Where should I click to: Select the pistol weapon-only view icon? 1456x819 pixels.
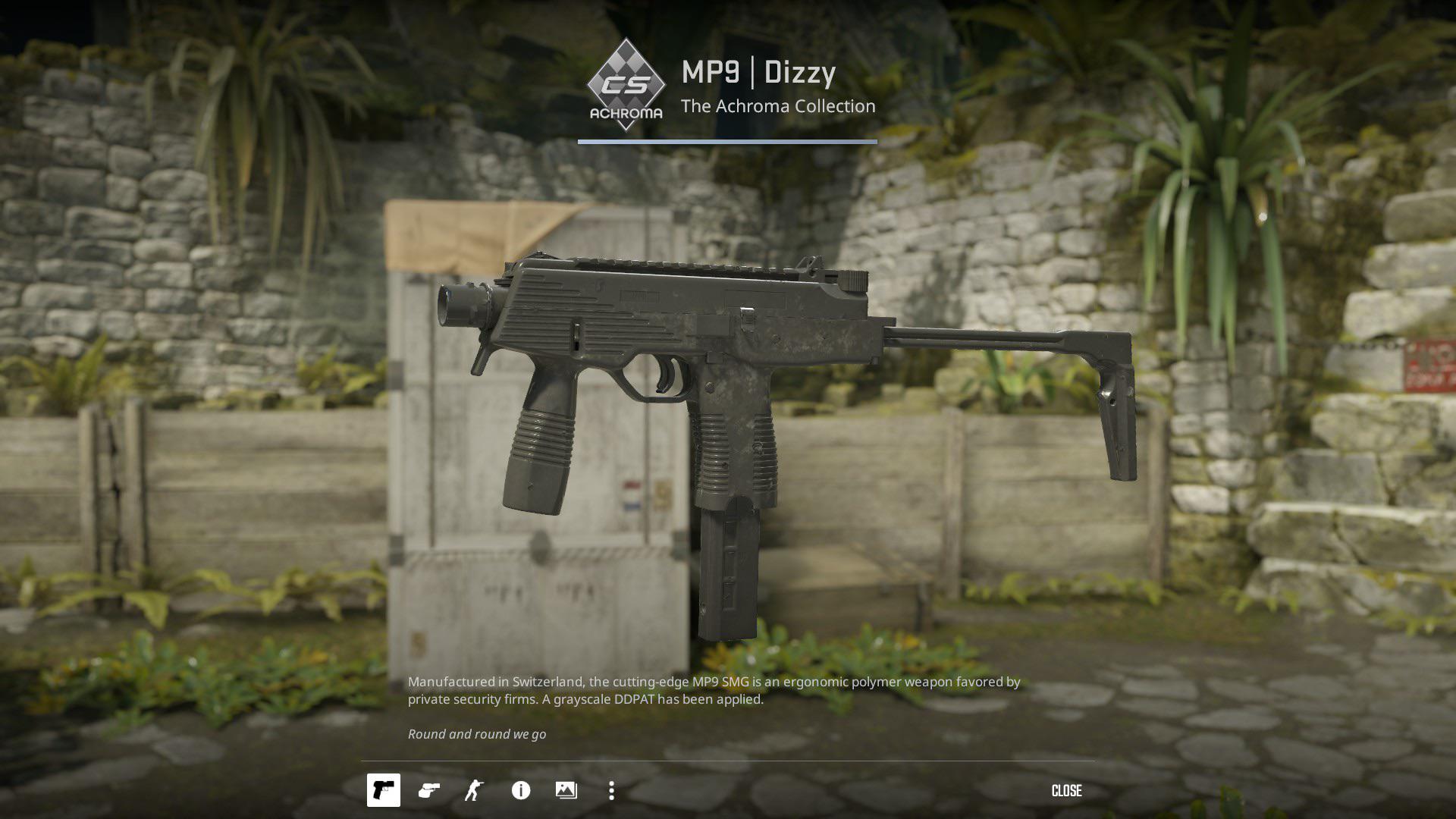(384, 790)
